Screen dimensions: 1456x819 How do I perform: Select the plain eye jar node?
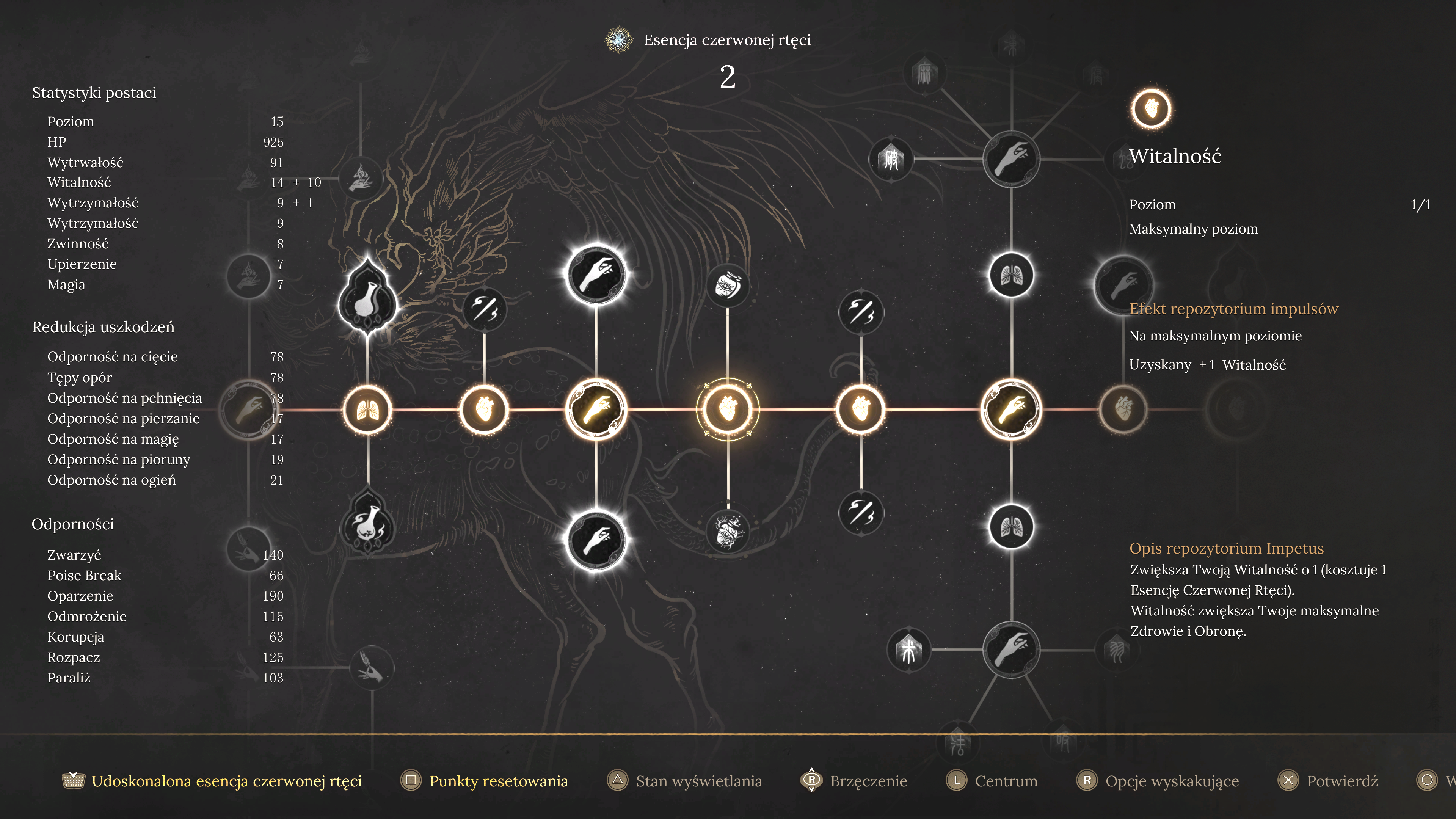pyautogui.click(x=728, y=286)
